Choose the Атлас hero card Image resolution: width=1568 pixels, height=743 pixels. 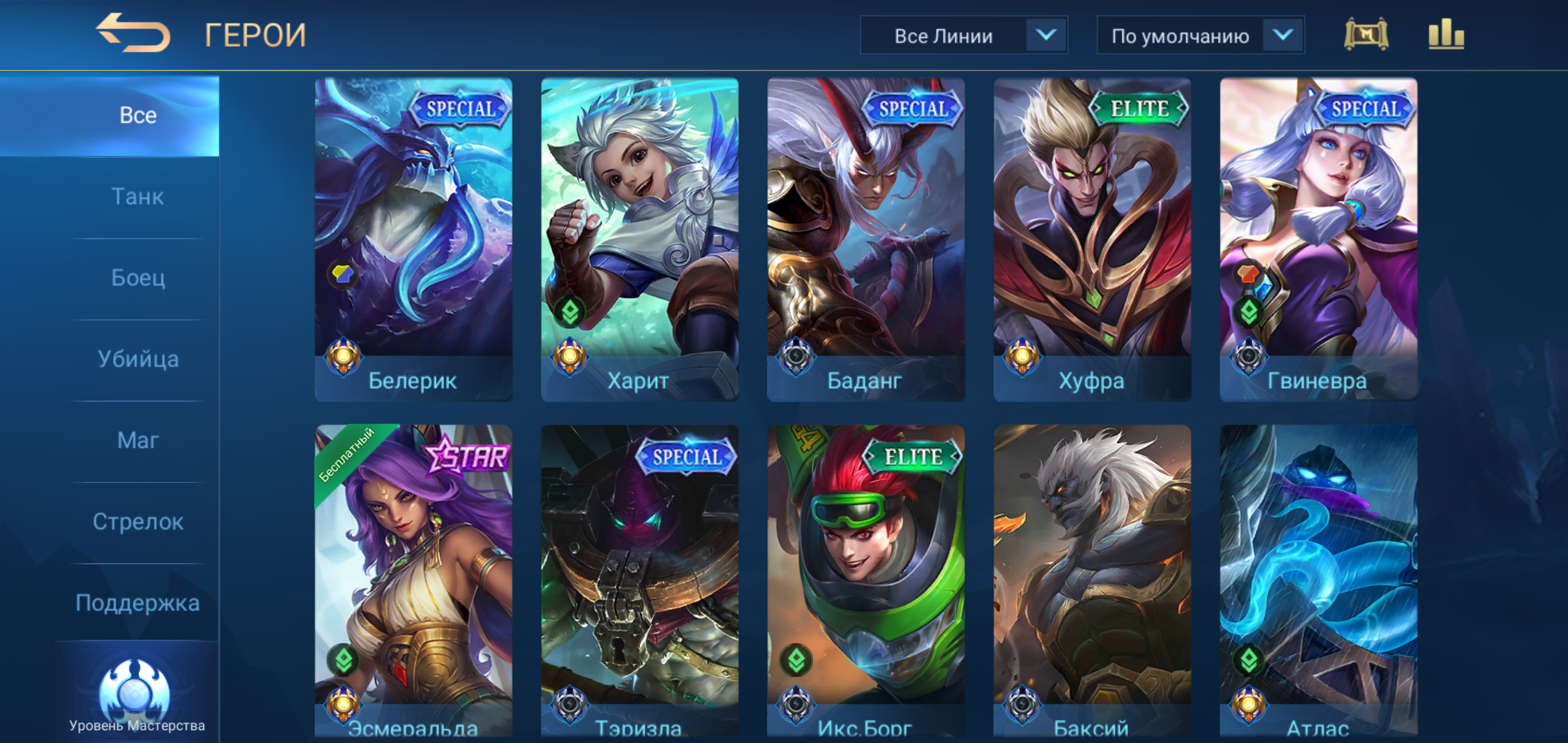point(1318,582)
